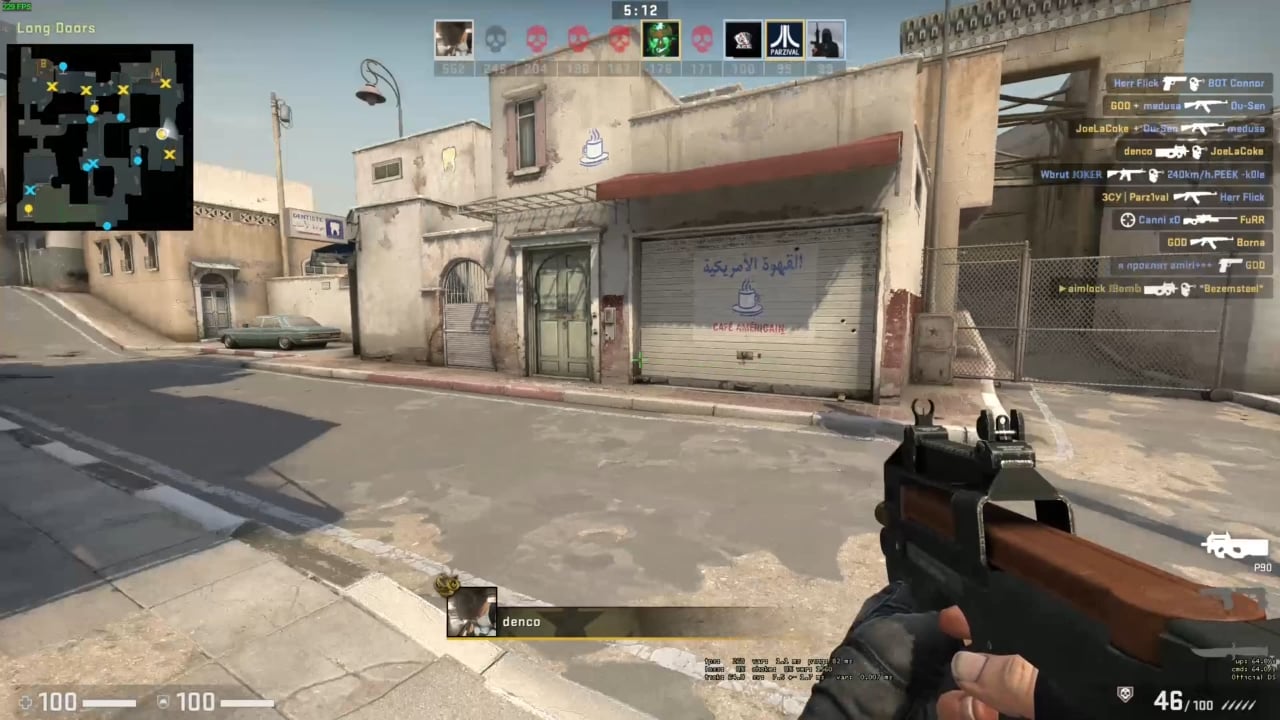1280x720 pixels.
Task: Select the AK-47 icon in the GOD medusa killfeed row
Action: click(x=1205, y=105)
